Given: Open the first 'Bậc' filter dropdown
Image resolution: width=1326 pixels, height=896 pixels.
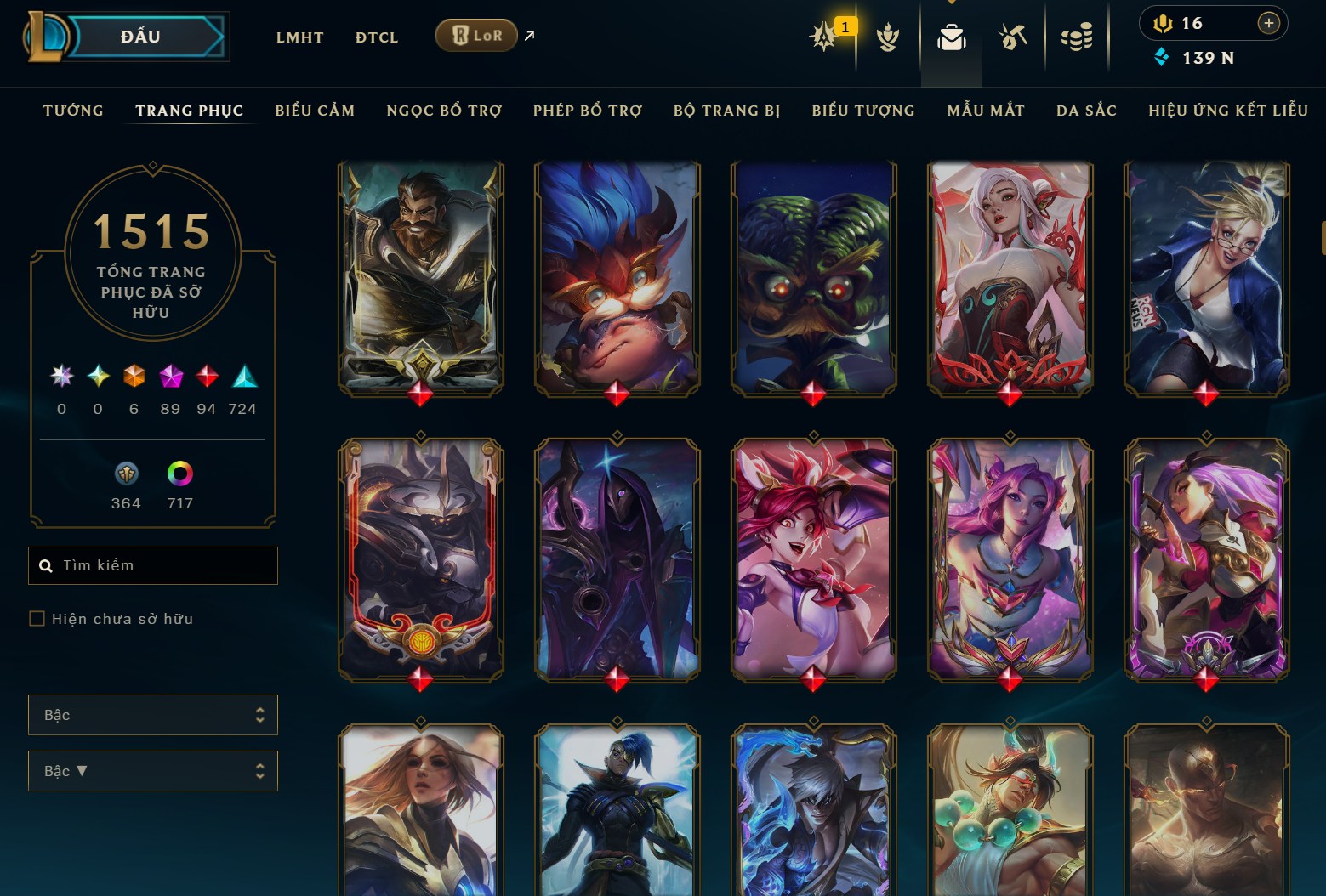Looking at the screenshot, I should [x=153, y=715].
